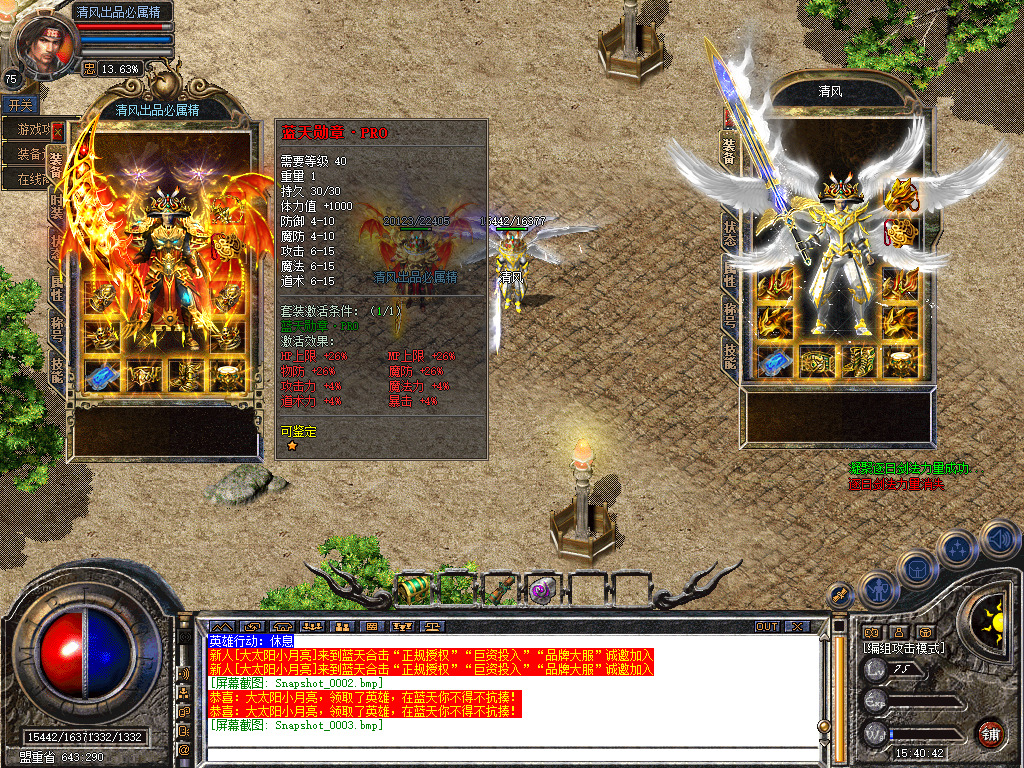The height and width of the screenshot is (768, 1024).
Task: Select 技能 tab in 清风 panel
Action: pos(729,355)
